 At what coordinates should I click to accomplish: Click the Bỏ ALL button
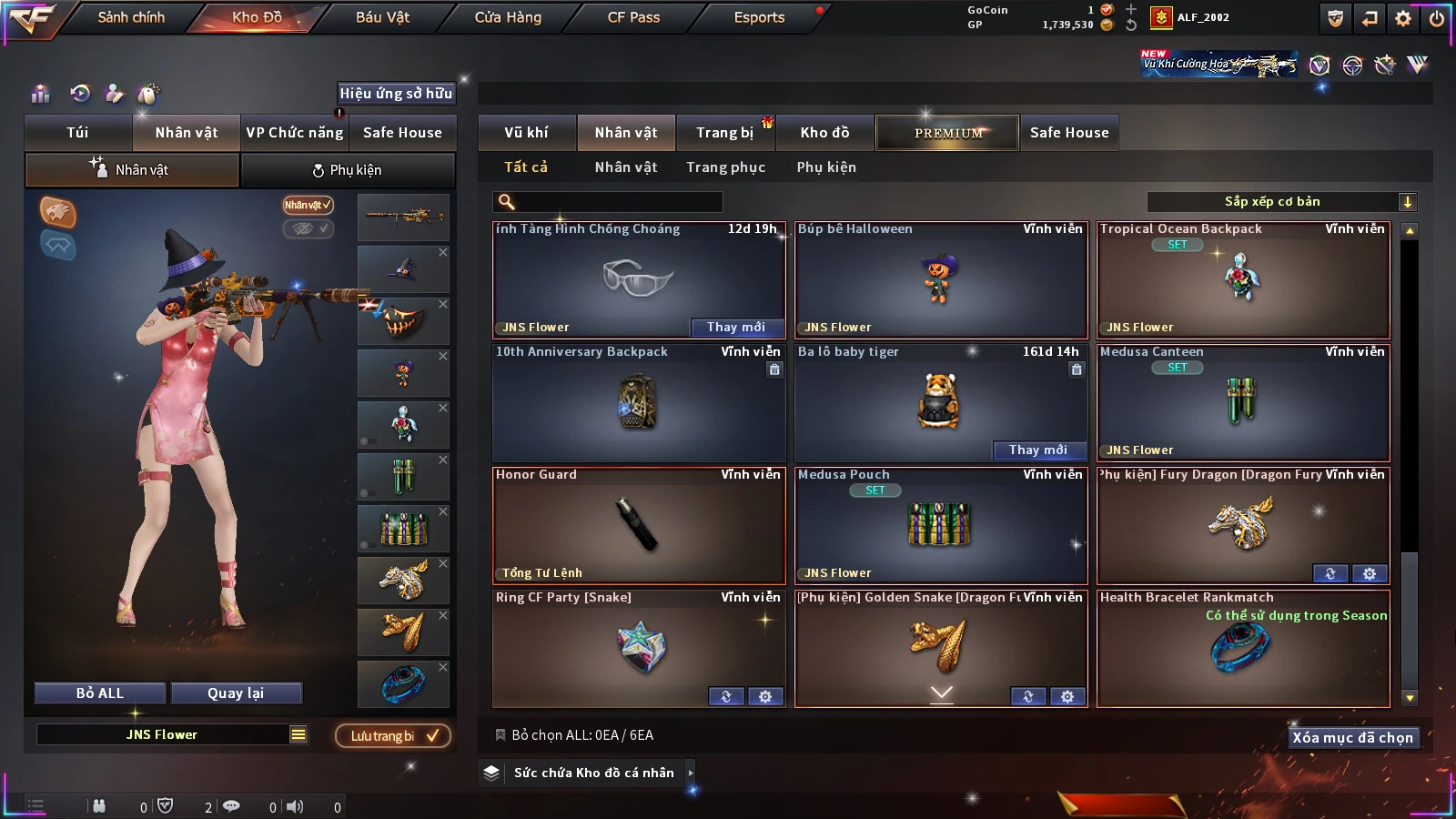tap(100, 693)
